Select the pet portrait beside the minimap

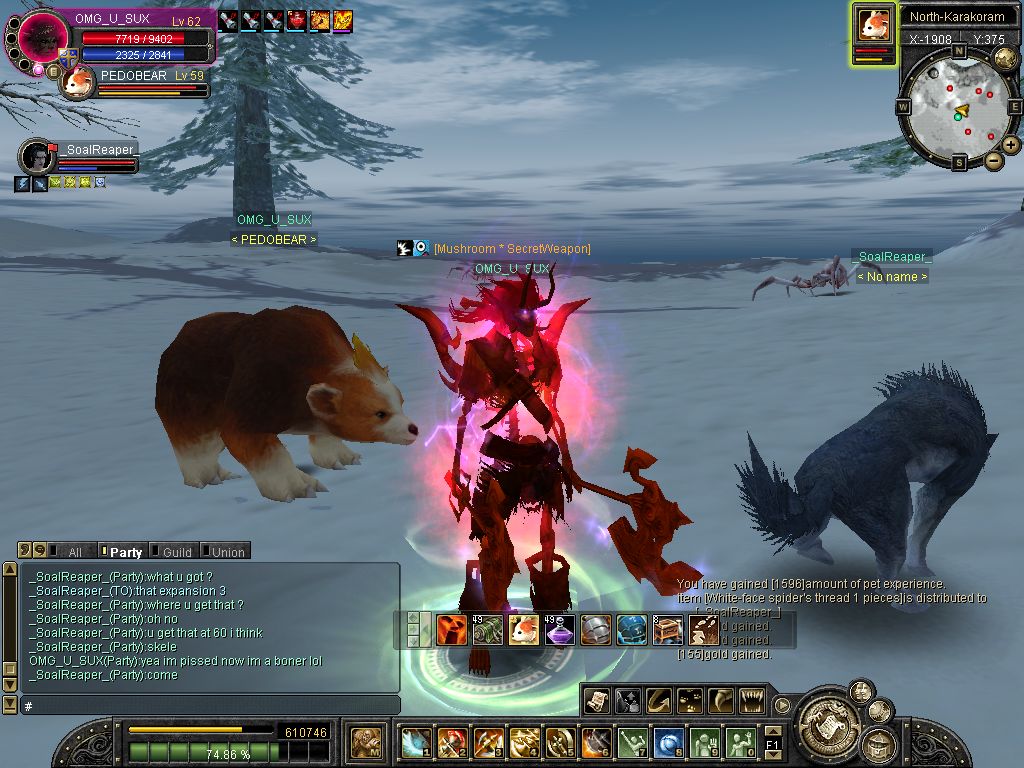[x=874, y=24]
